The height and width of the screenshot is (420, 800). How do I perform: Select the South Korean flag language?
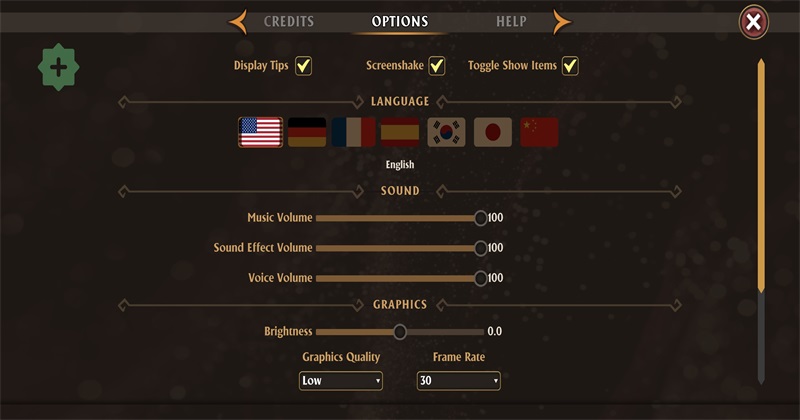coord(446,132)
